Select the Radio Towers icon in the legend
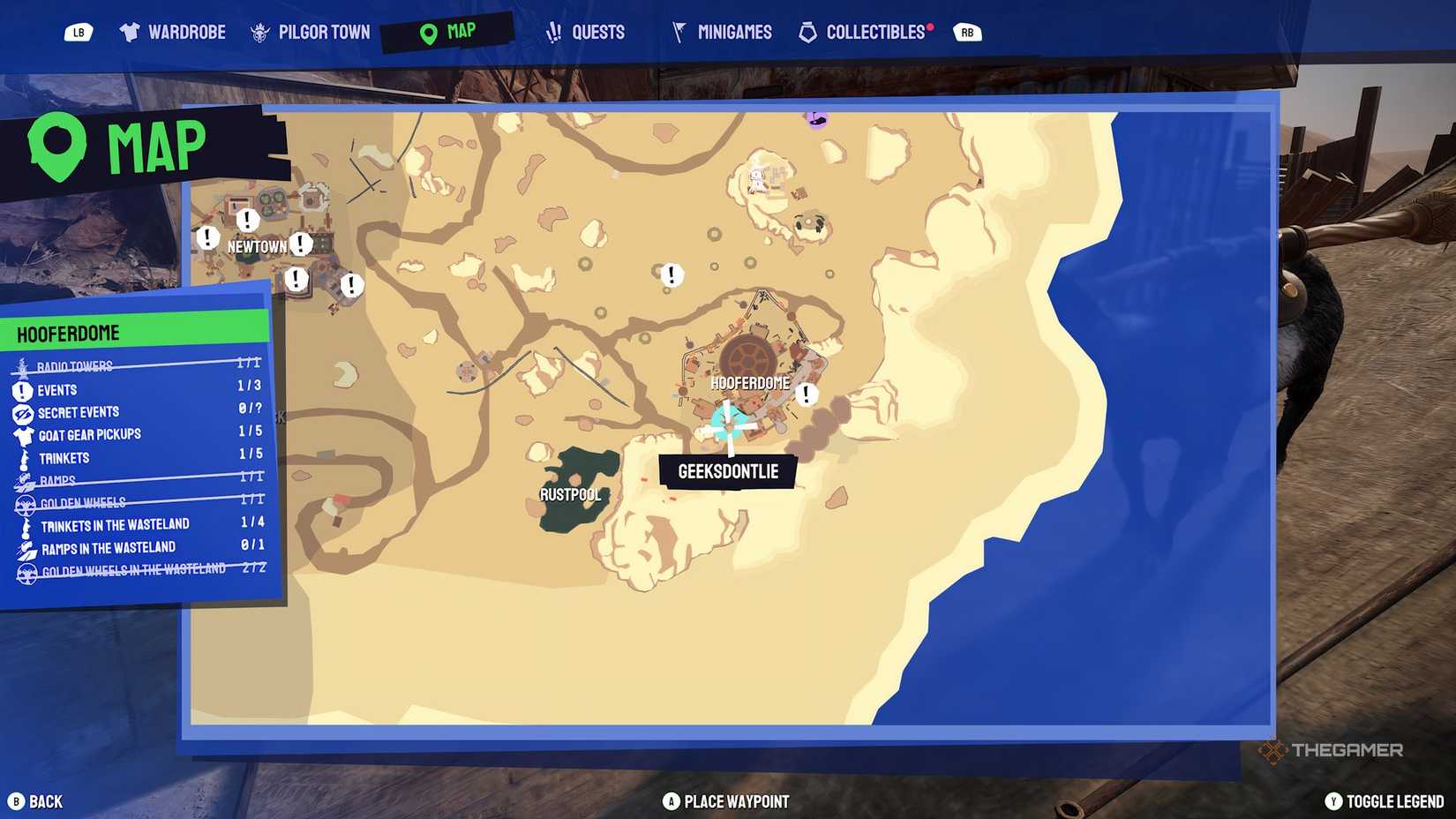Screen dimensions: 1456x819 pyautogui.click(x=21, y=365)
